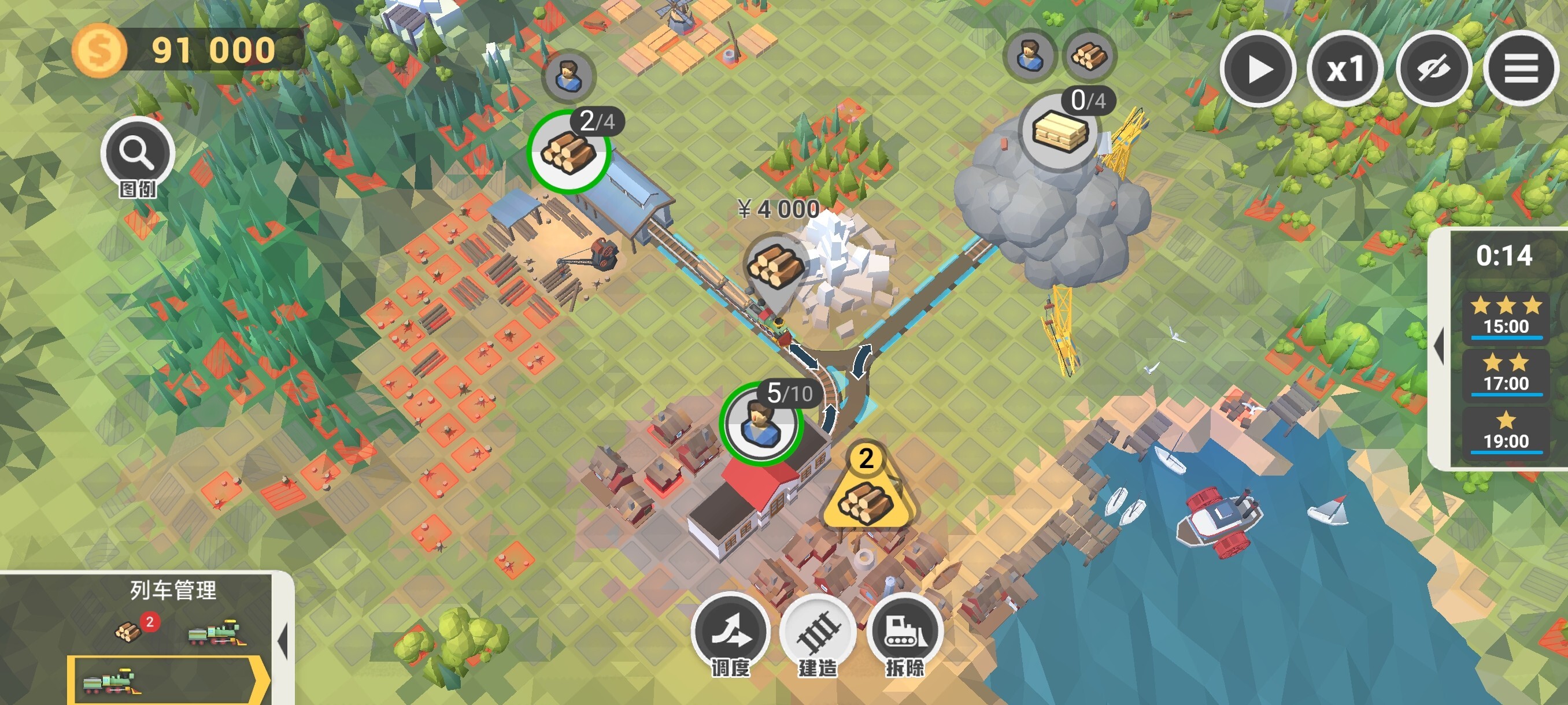Viewport: 1568px width, 705px height.
Task: Select the highlighted train in the train list
Action: 168,681
